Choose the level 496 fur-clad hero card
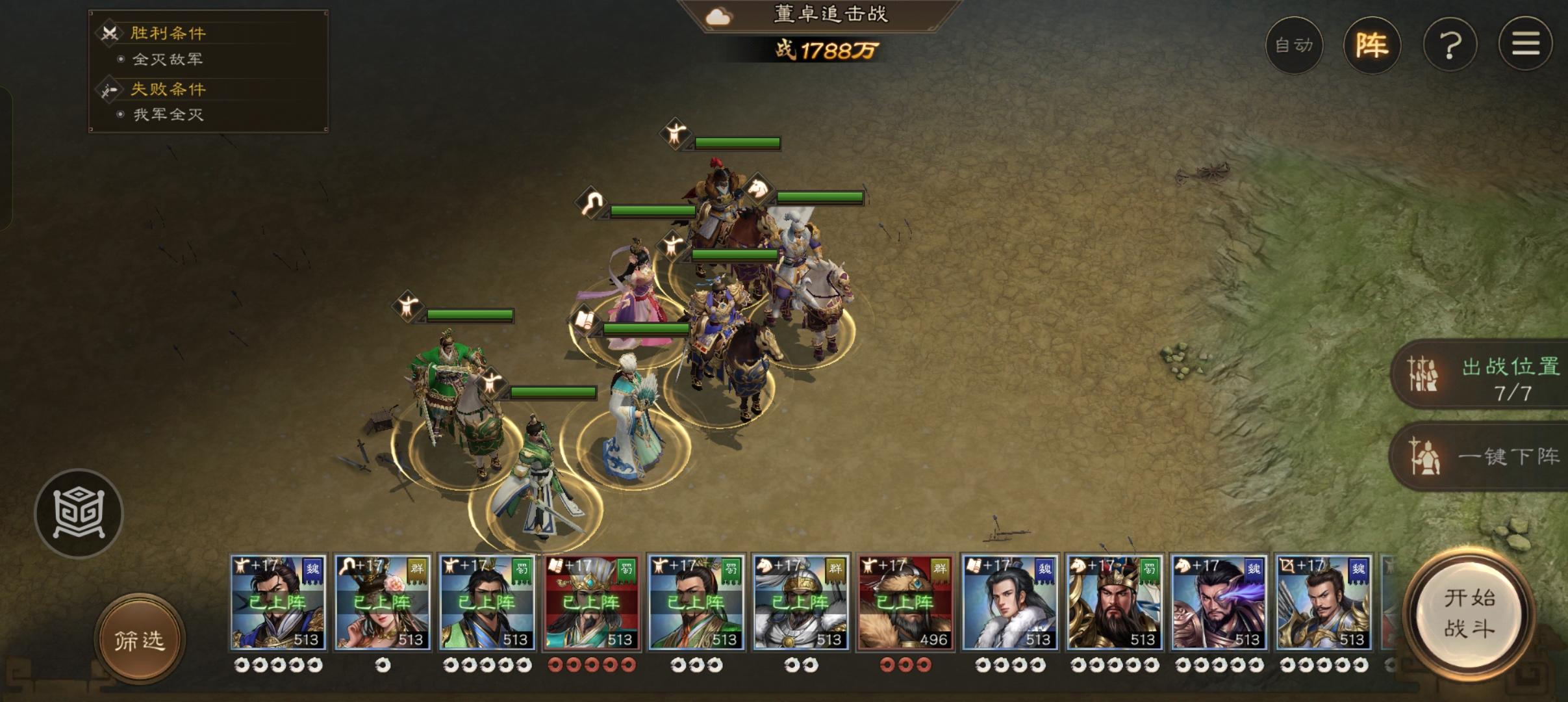The height and width of the screenshot is (702, 1568). [905, 603]
